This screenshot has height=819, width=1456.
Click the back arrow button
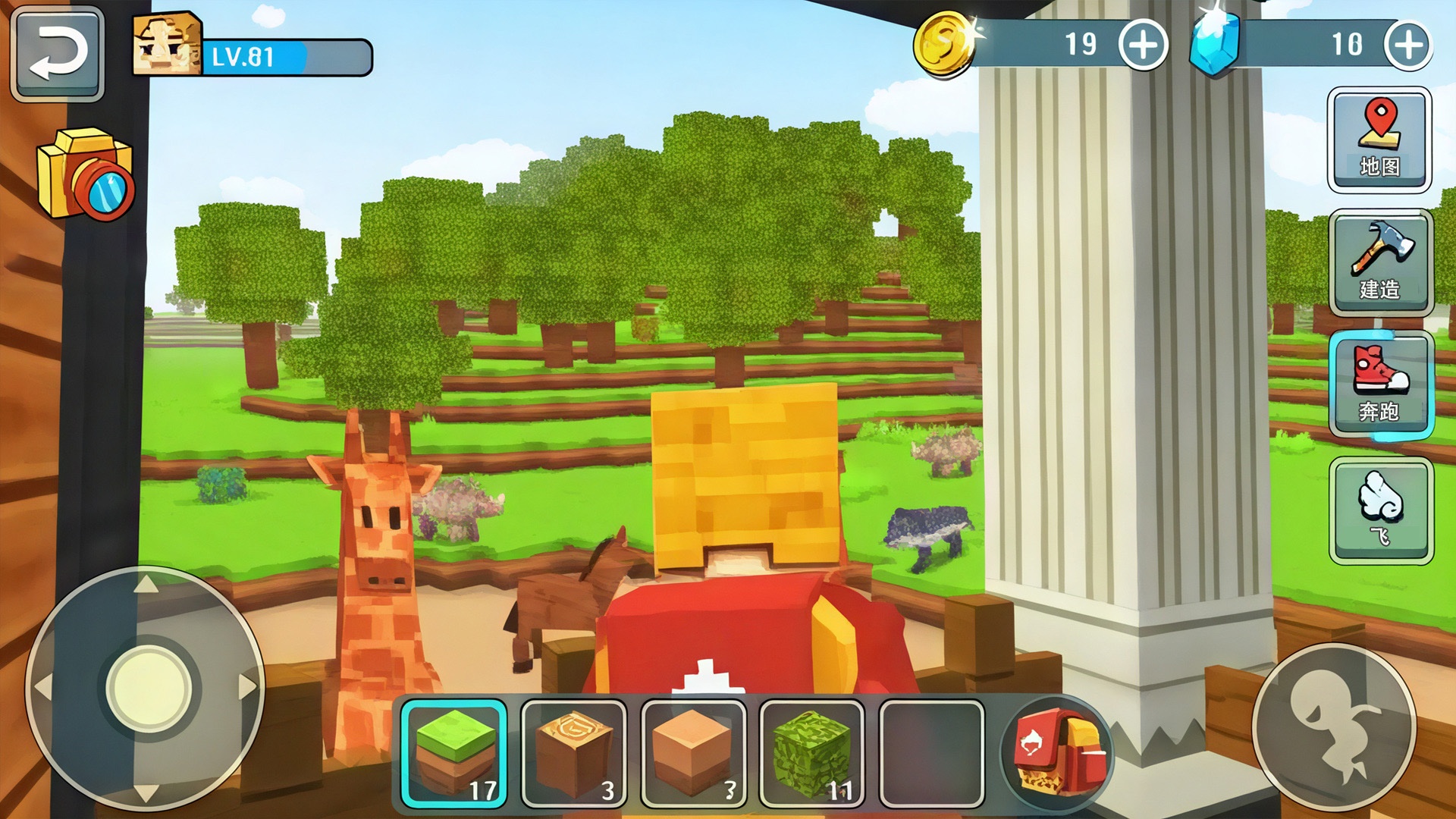click(58, 54)
